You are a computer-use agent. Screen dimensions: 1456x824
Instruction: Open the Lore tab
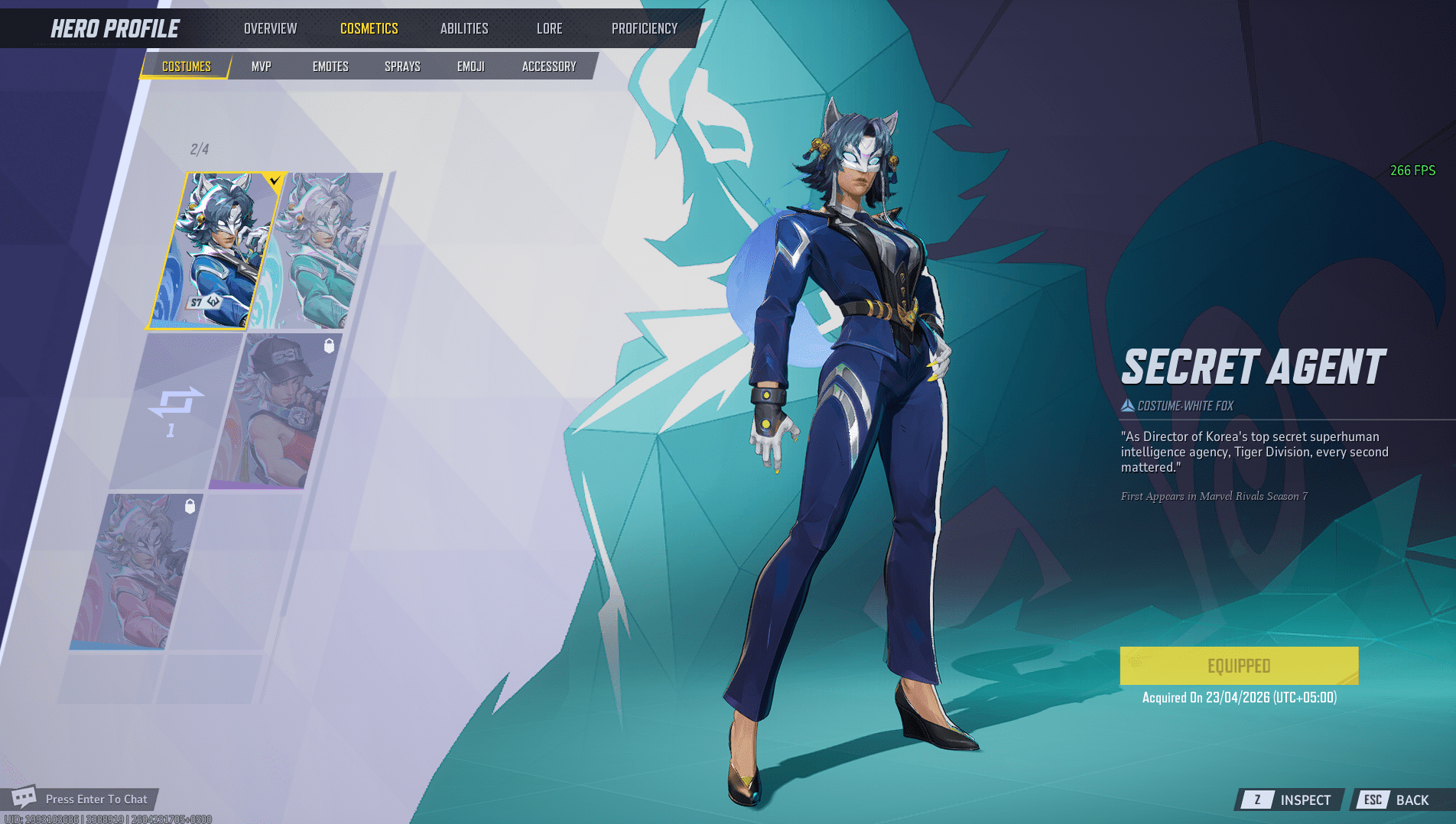coord(550,28)
